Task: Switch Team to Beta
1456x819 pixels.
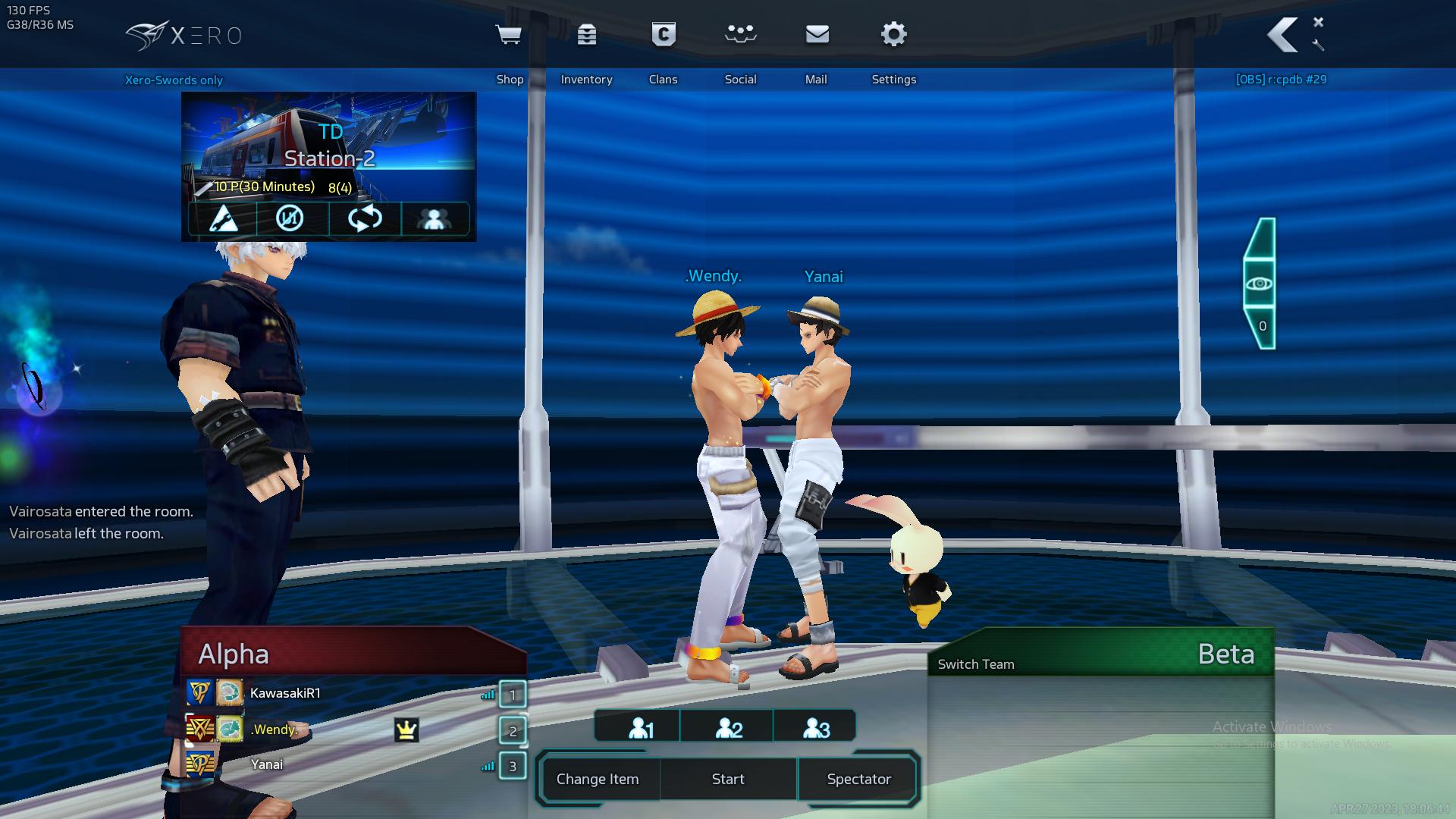Action: point(975,664)
